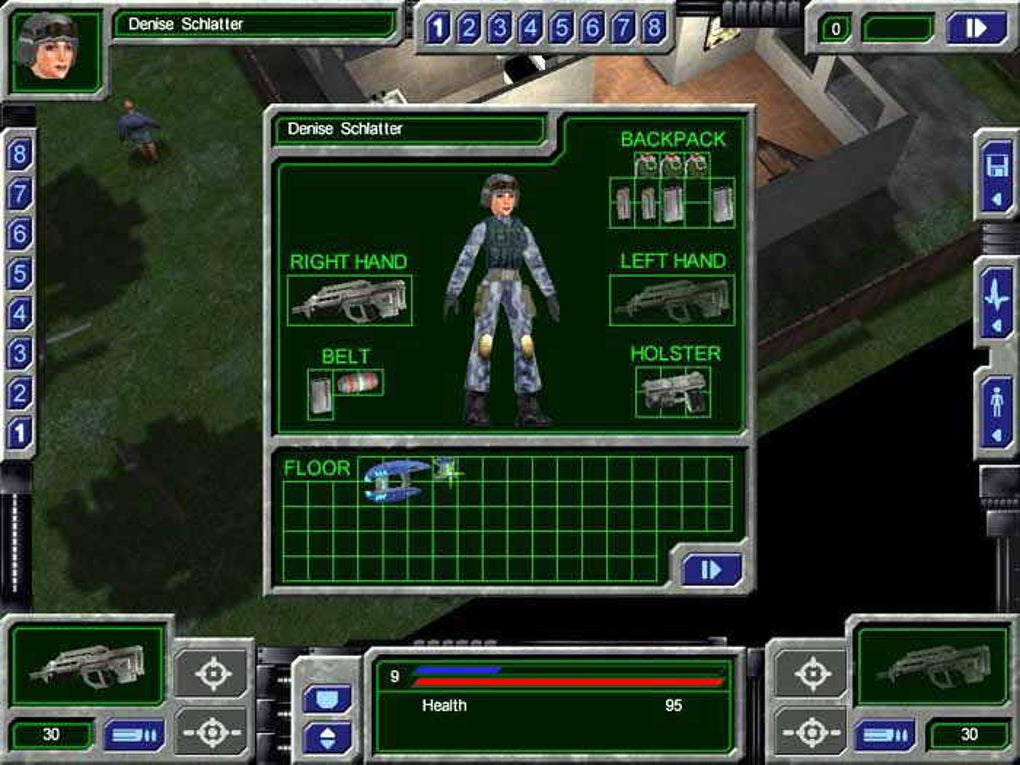Choose squad member 8 in top bar
The width and height of the screenshot is (1020, 765).
(653, 28)
